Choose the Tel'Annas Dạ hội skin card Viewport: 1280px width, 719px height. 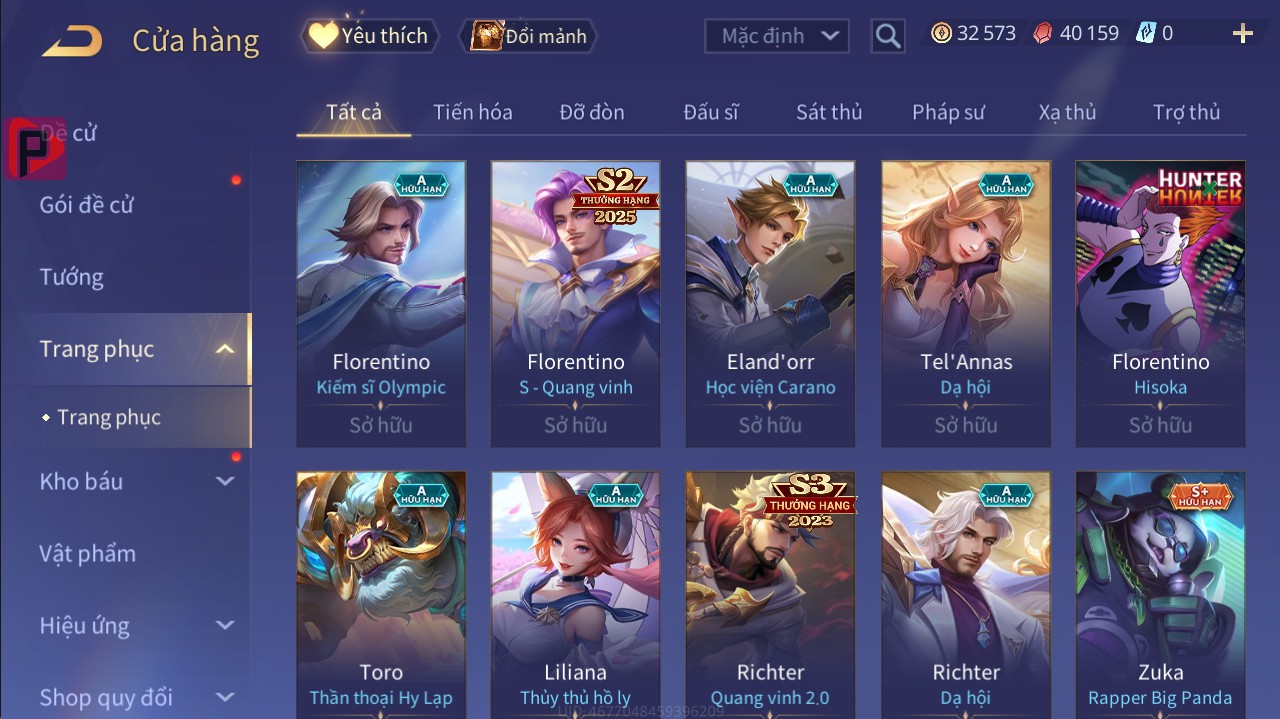[965, 303]
